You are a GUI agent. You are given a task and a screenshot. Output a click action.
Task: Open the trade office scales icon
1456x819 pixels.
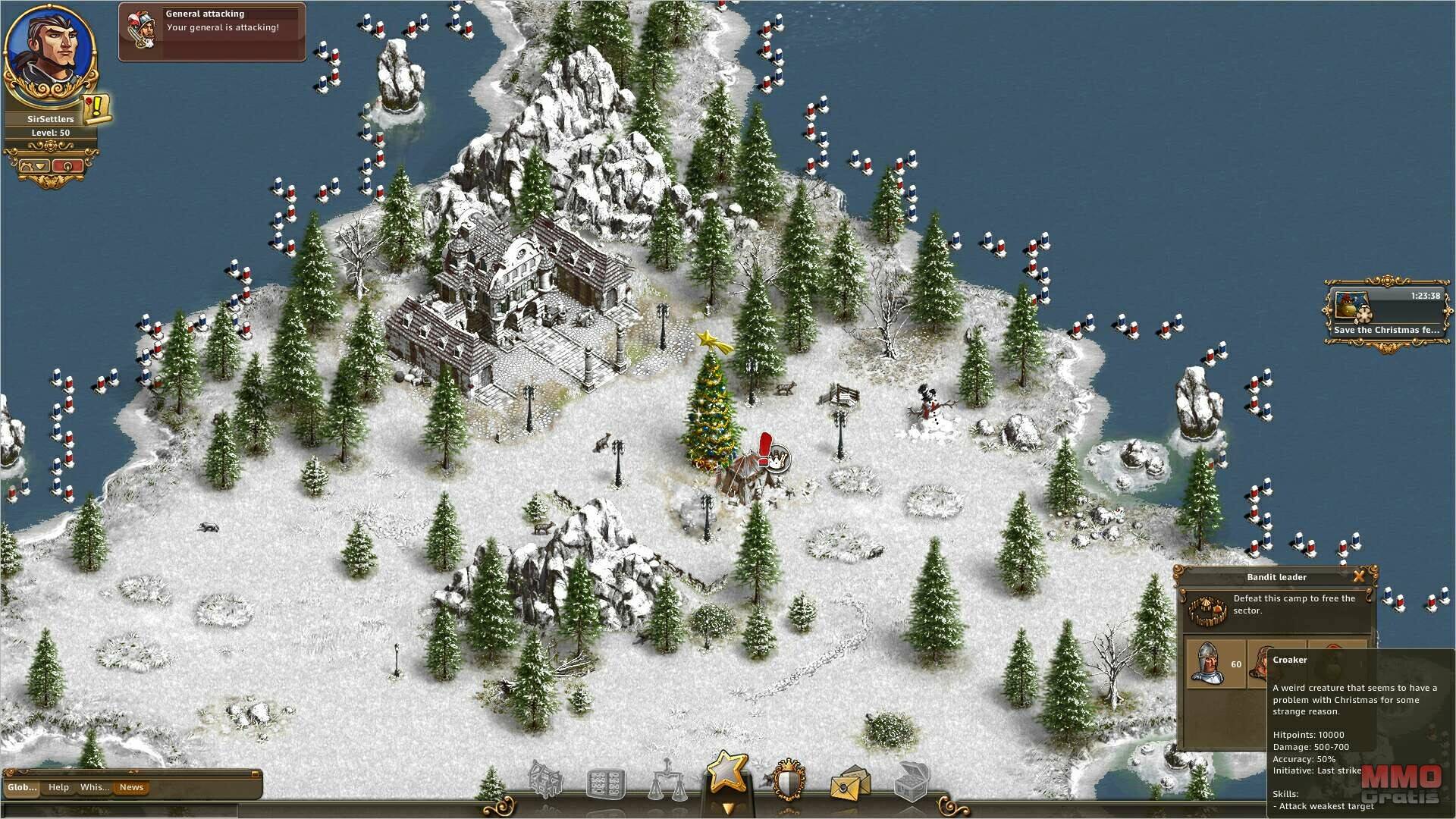[665, 783]
